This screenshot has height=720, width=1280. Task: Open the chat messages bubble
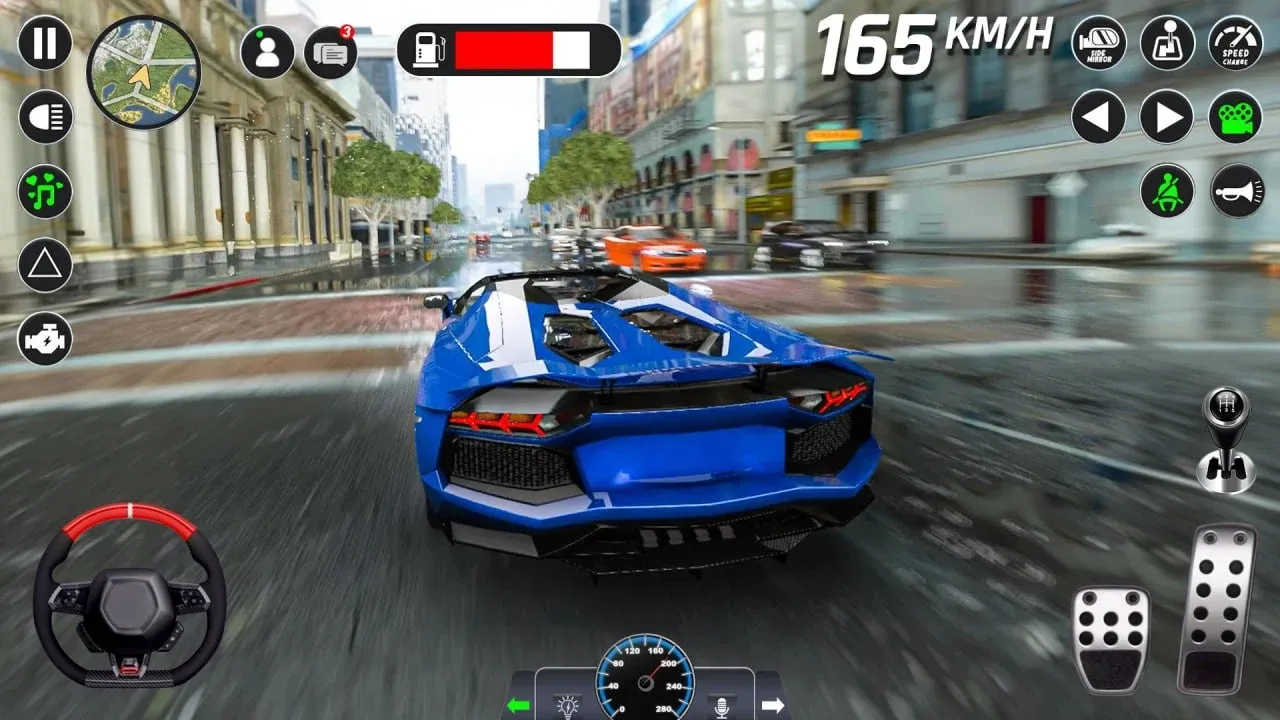[330, 52]
